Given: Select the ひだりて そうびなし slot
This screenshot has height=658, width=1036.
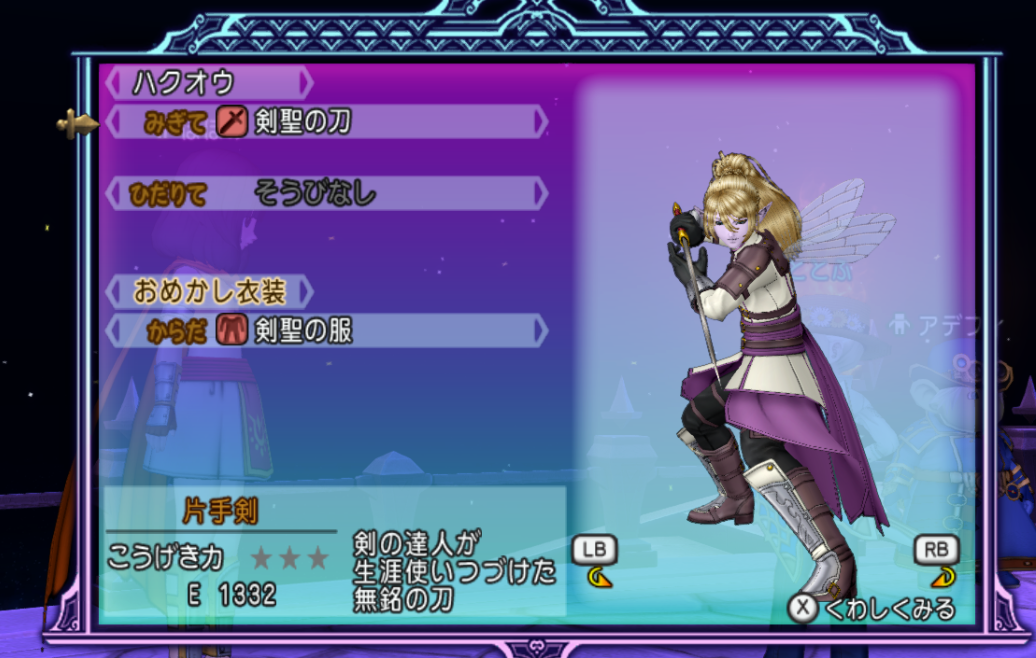Looking at the screenshot, I should click(326, 193).
